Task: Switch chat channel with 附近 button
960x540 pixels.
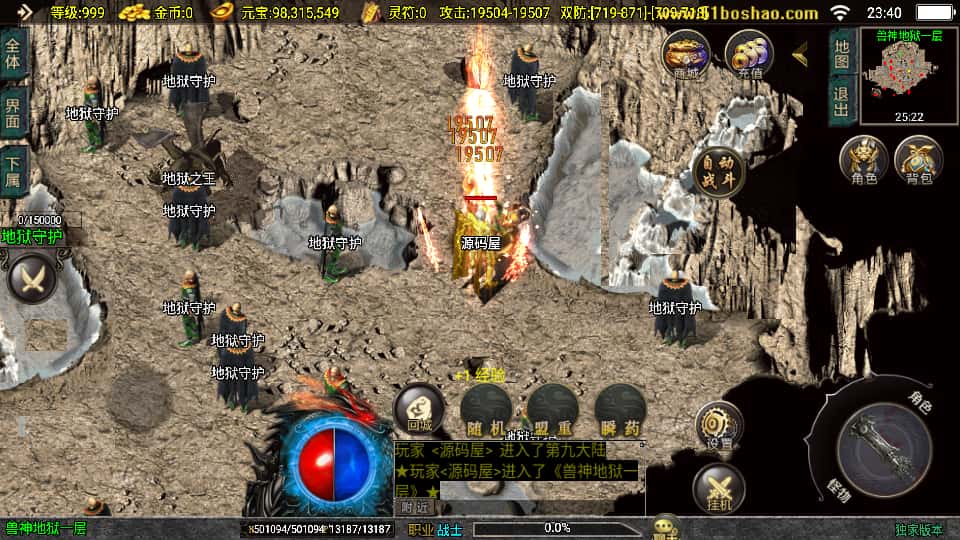Action: 415,507
